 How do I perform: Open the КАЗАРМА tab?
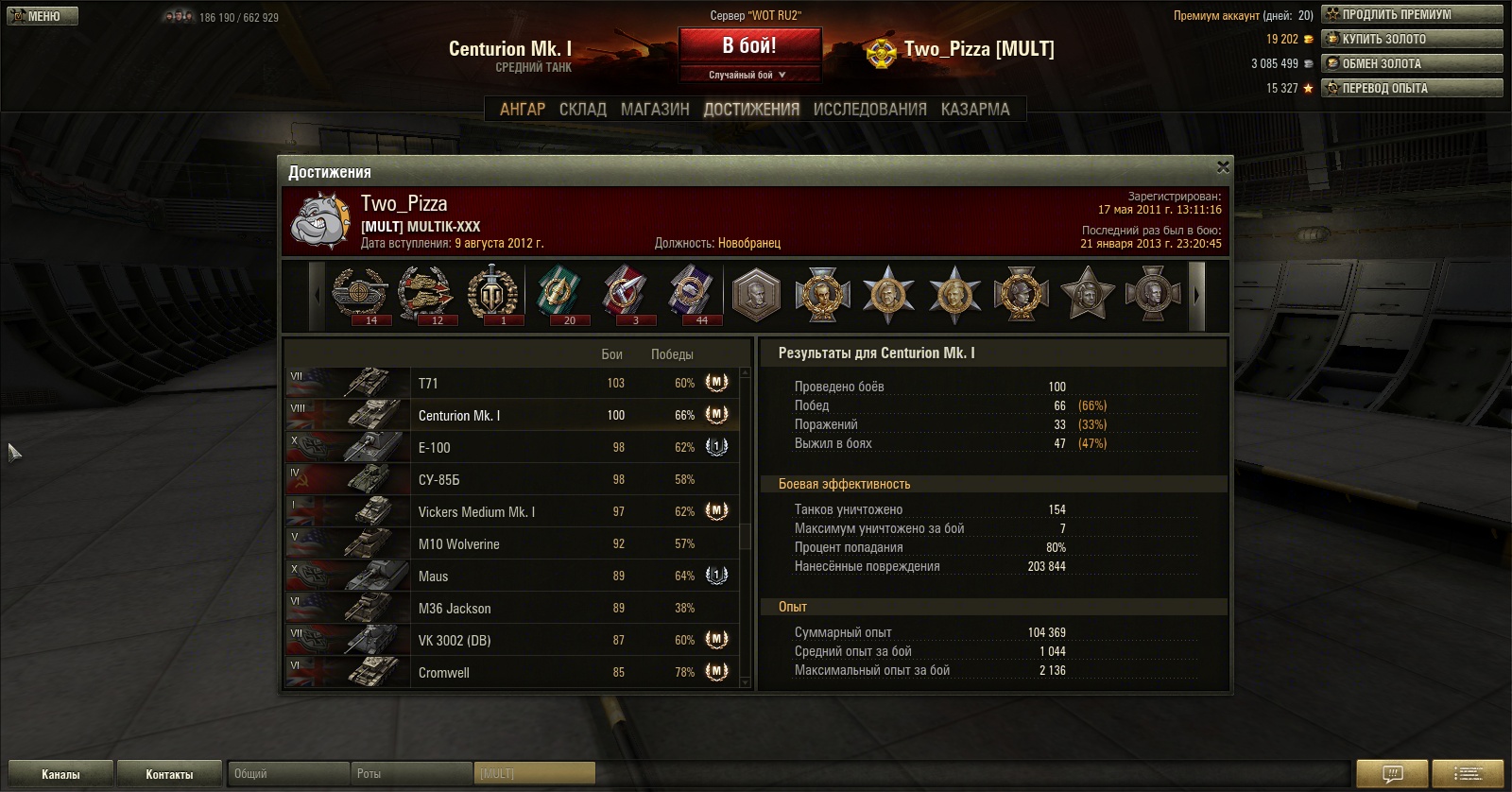(x=975, y=110)
